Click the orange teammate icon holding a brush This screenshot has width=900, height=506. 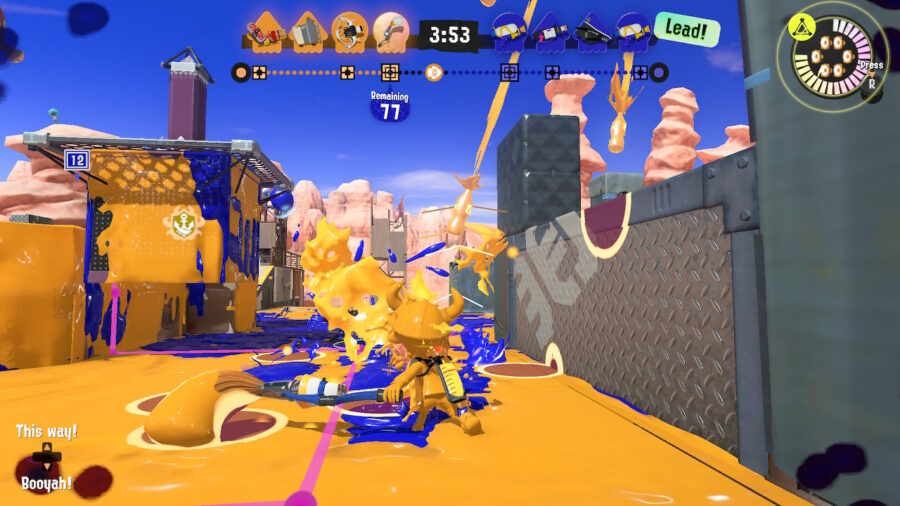point(389,32)
